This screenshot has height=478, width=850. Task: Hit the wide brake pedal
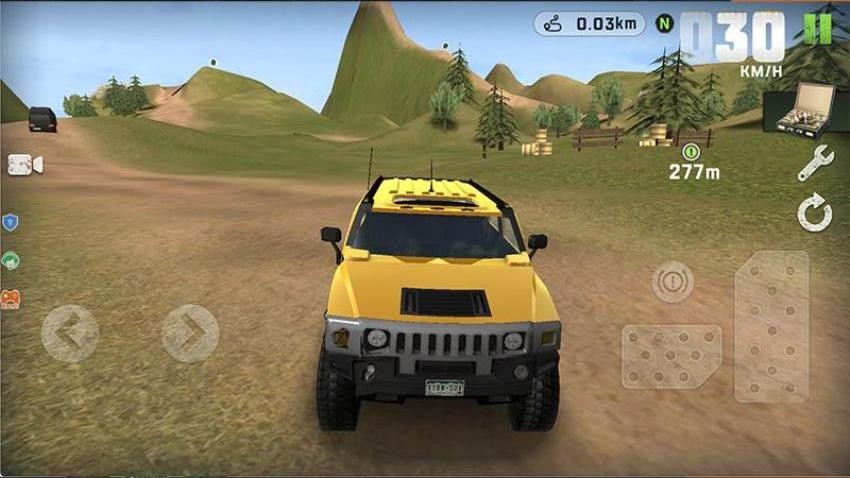[671, 356]
